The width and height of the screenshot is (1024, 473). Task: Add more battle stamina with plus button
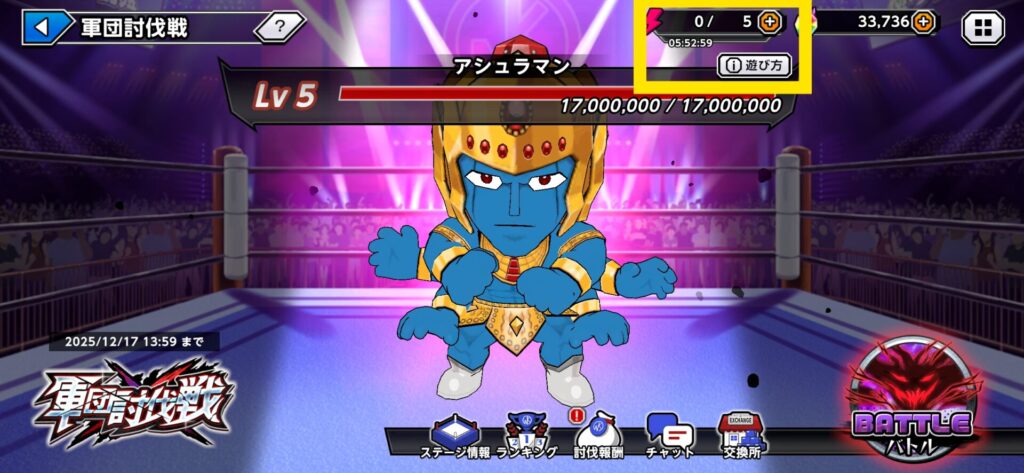coord(770,21)
